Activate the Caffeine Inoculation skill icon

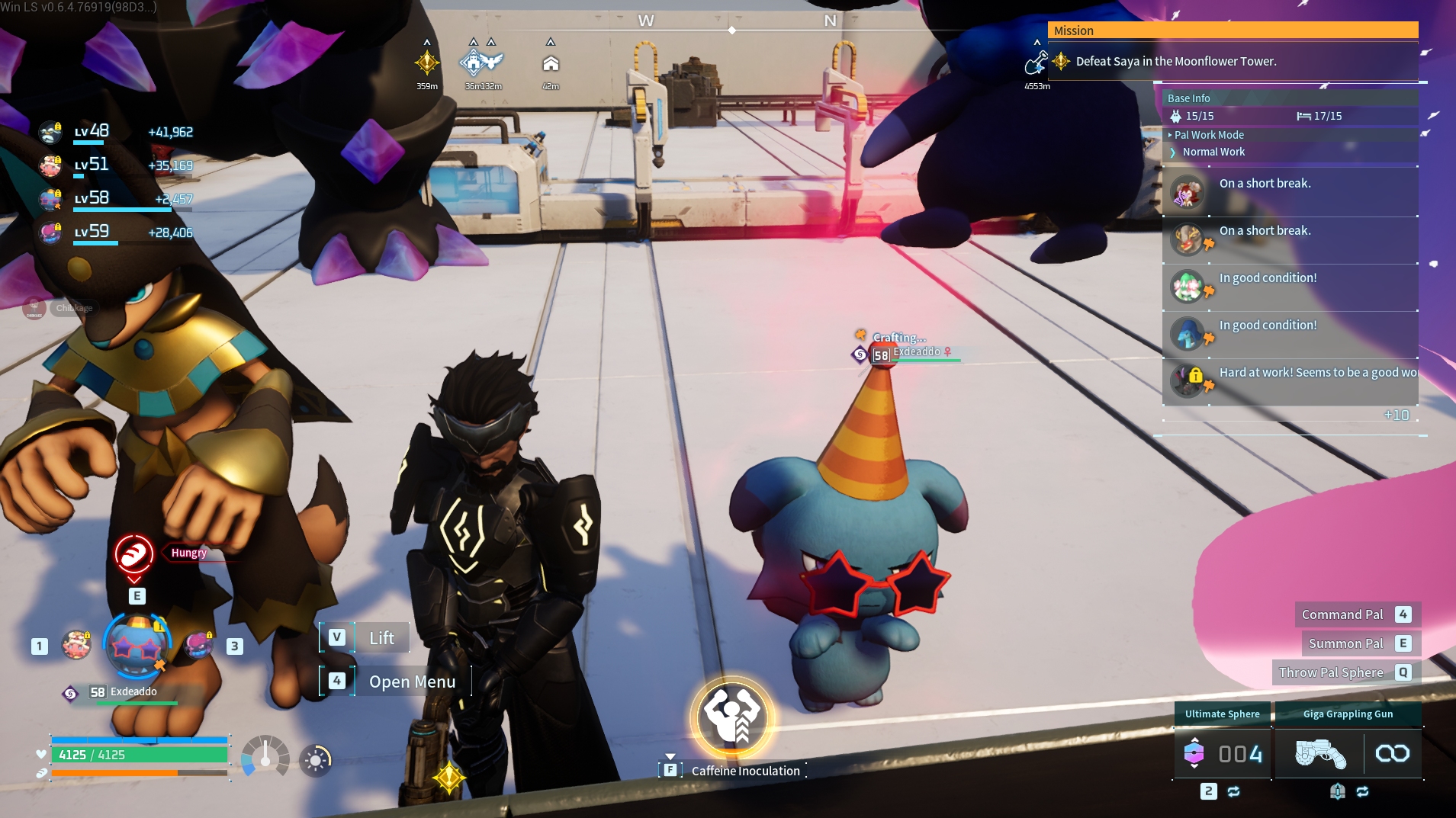click(731, 719)
